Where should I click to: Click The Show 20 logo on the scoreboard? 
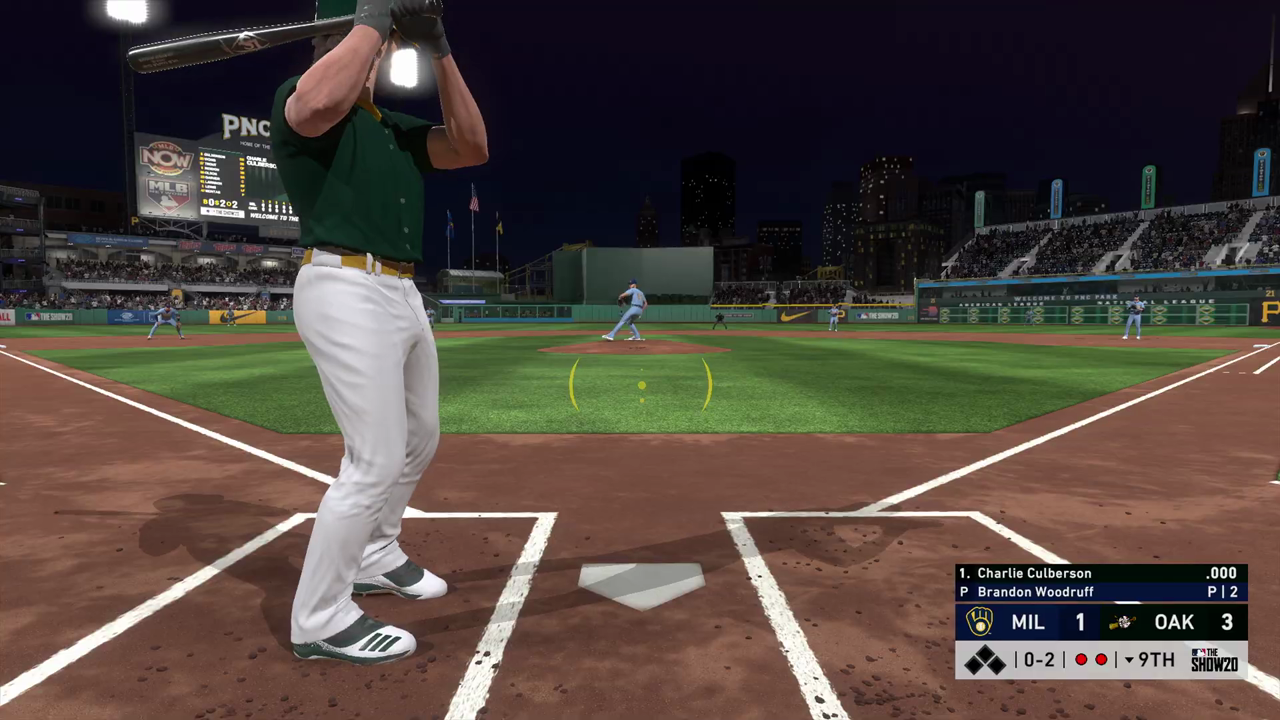pyautogui.click(x=1215, y=659)
